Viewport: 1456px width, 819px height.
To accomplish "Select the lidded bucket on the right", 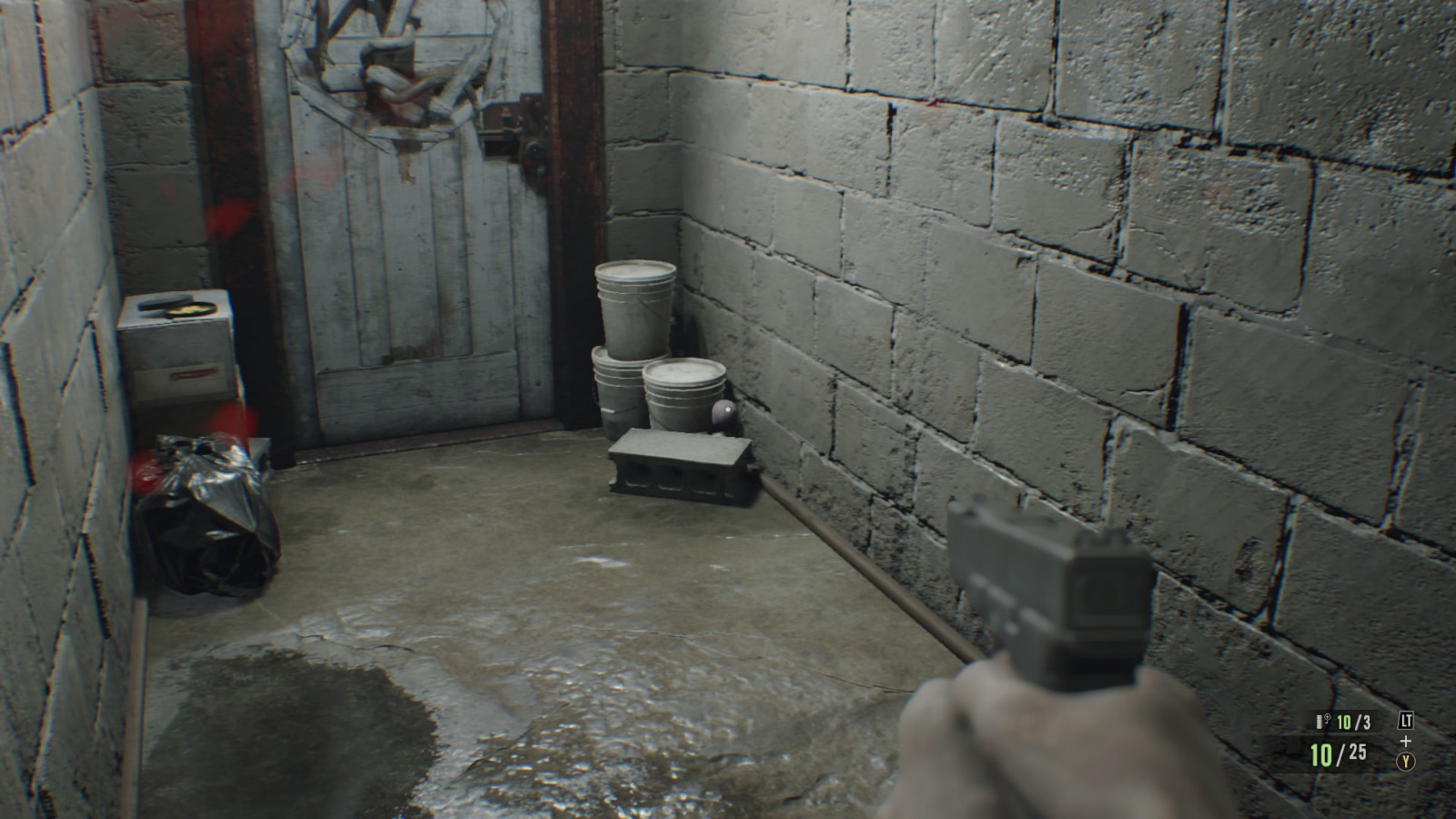I will 682,387.
